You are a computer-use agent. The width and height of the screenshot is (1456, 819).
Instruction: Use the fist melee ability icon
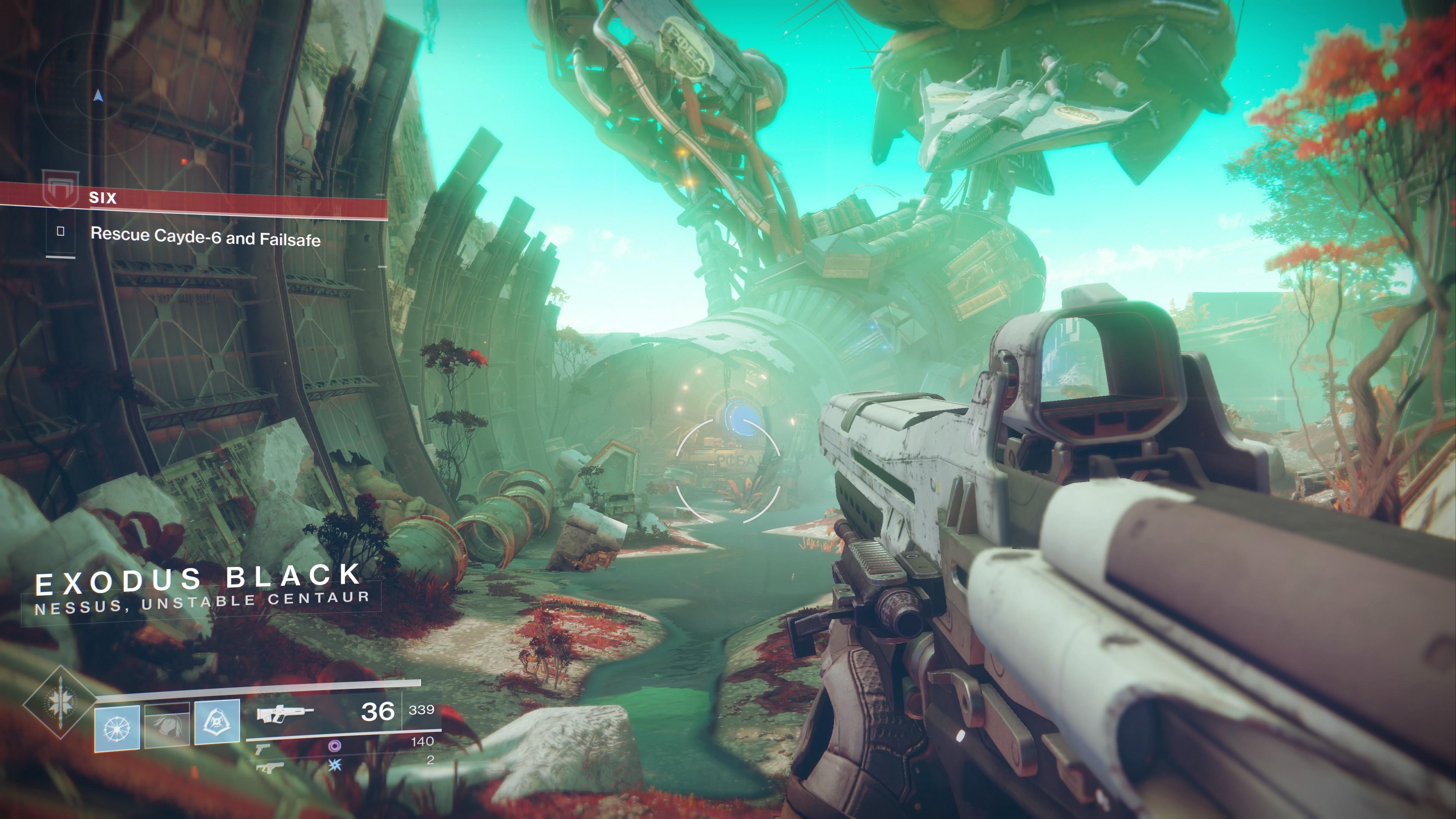[167, 726]
